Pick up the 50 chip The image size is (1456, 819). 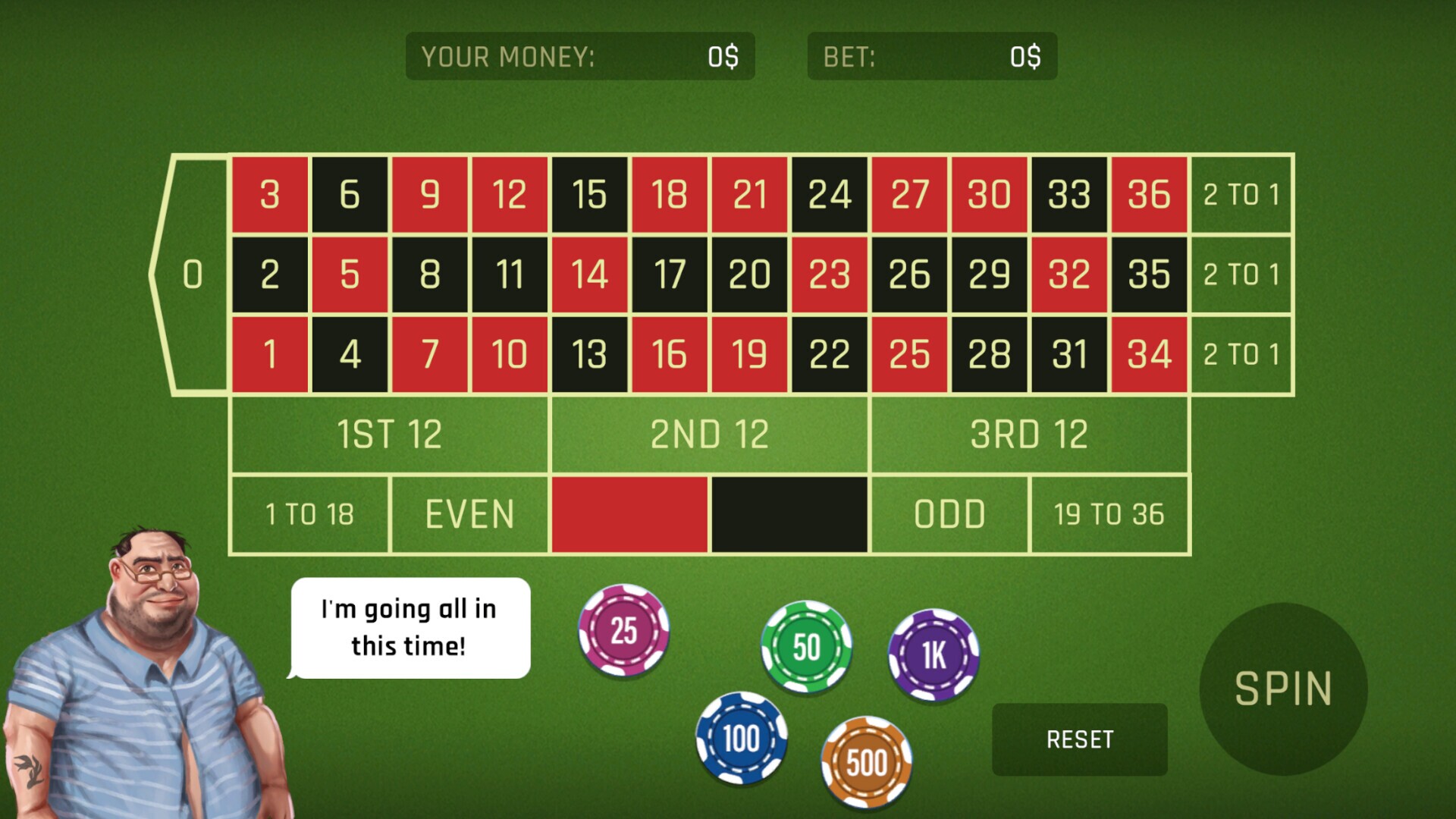(805, 648)
